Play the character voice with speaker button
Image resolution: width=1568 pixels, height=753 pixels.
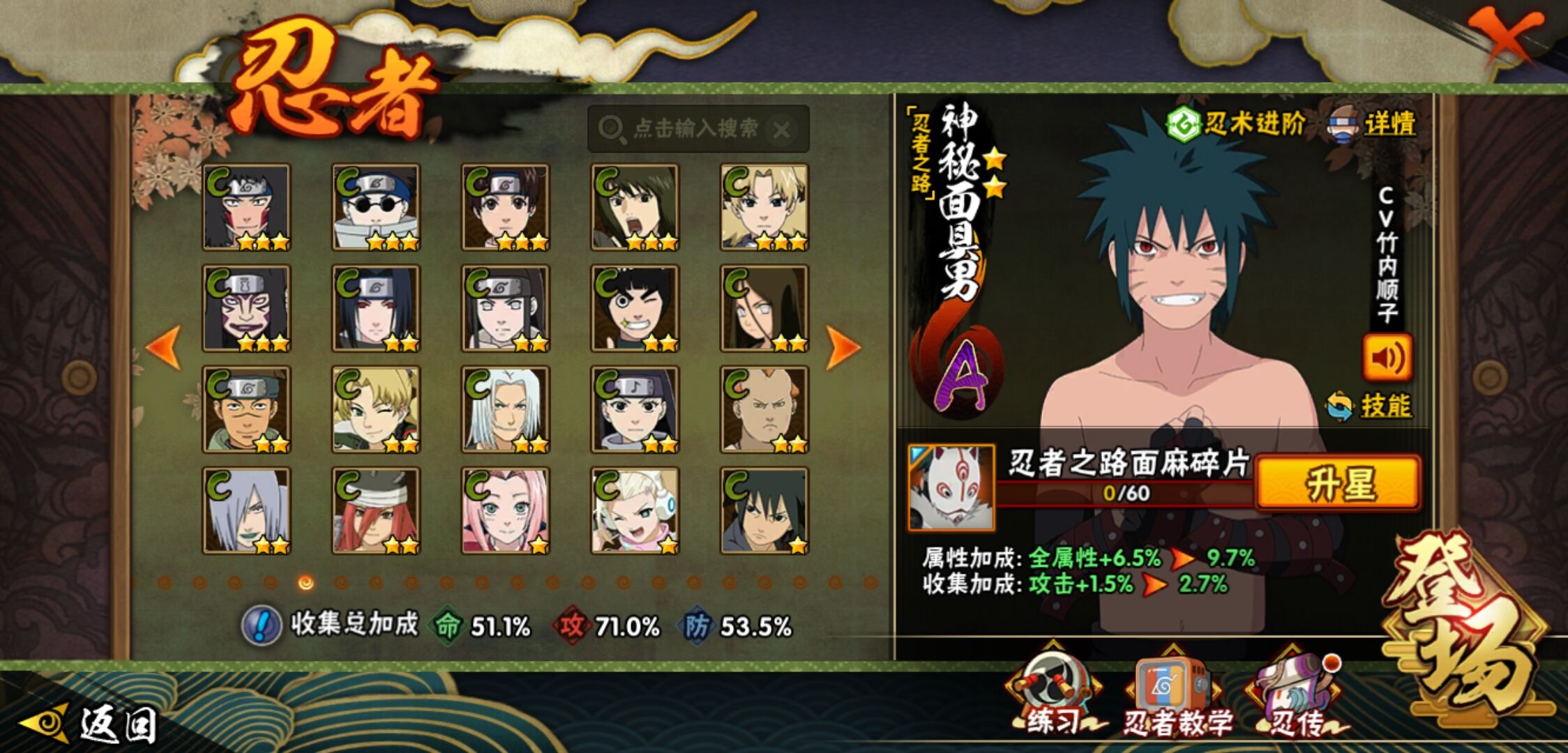click(1387, 358)
